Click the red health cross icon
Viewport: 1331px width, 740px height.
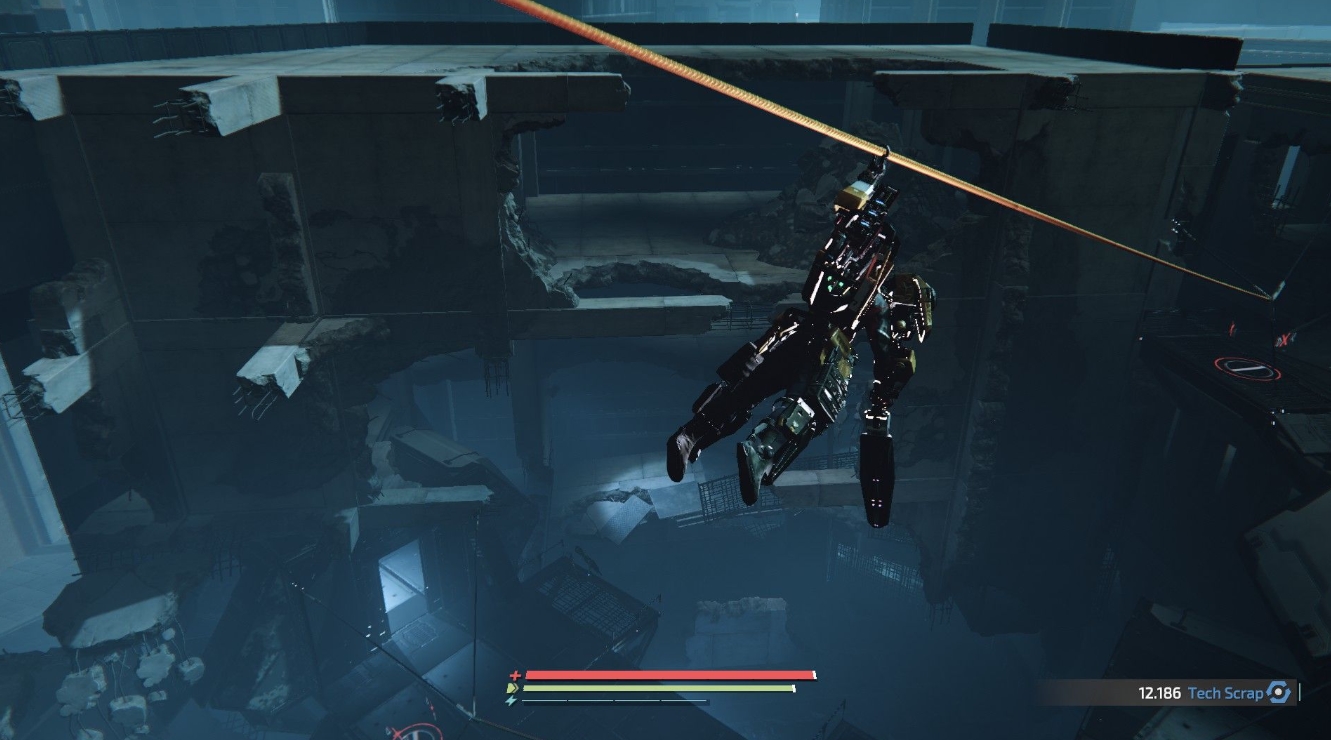(515, 674)
